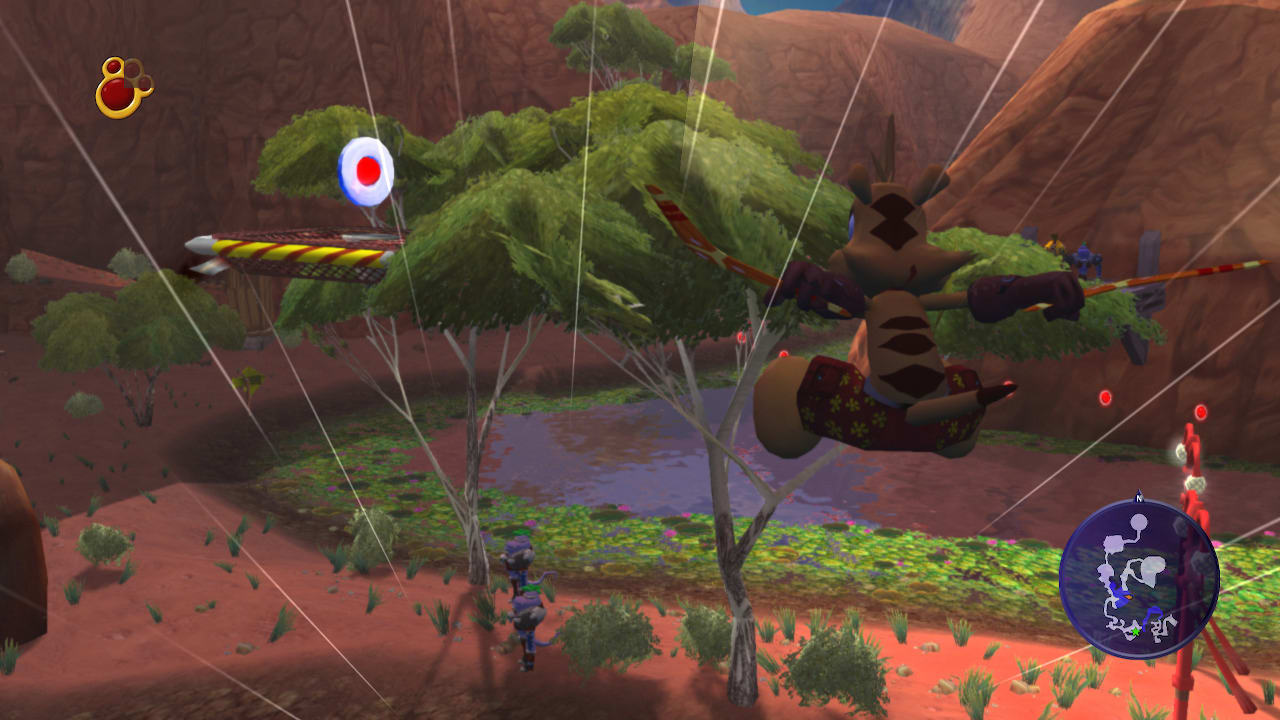
Task: Click the yellow pickup near the left bushes
Action: (247, 380)
